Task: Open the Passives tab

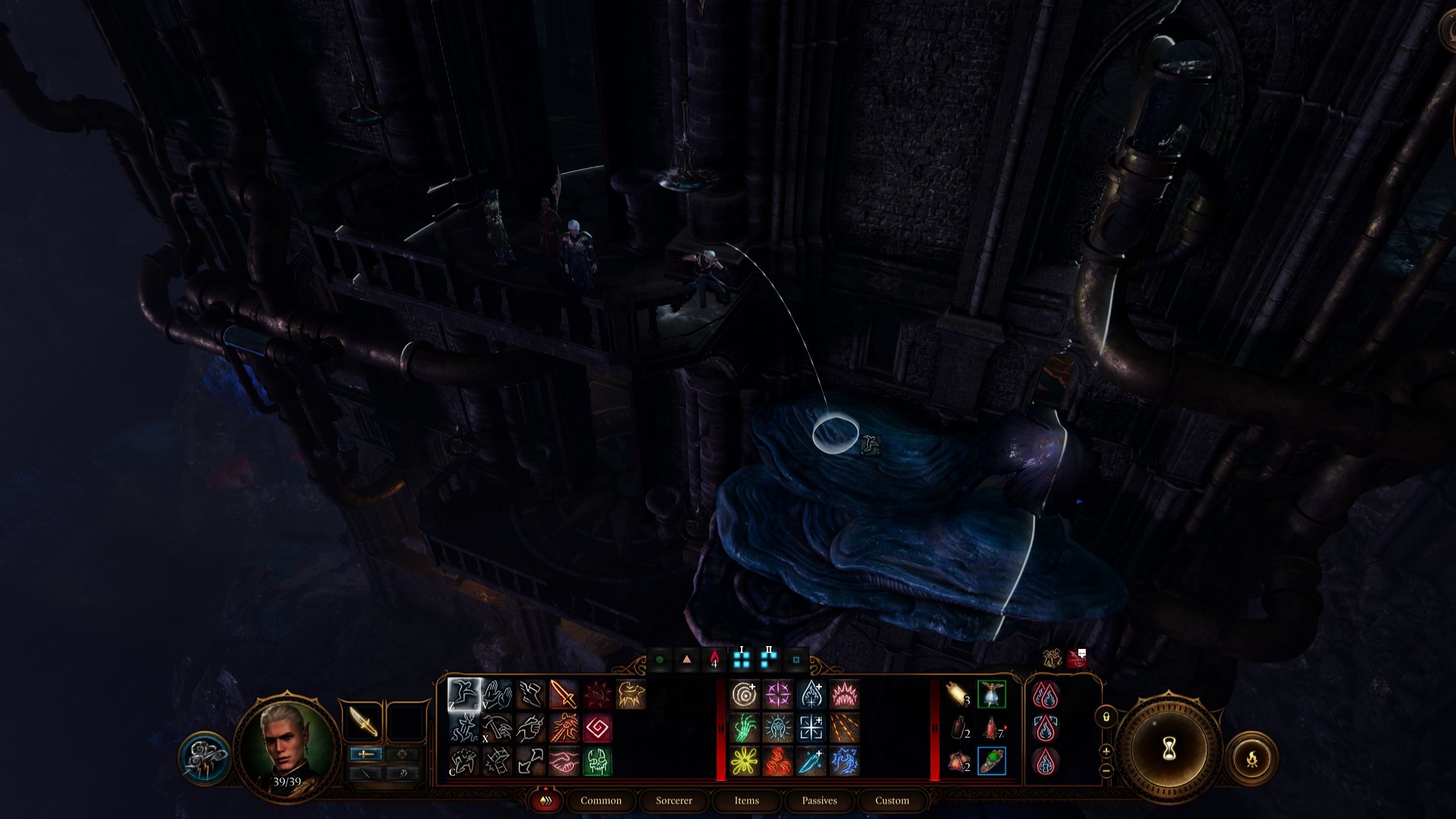Action: click(820, 800)
